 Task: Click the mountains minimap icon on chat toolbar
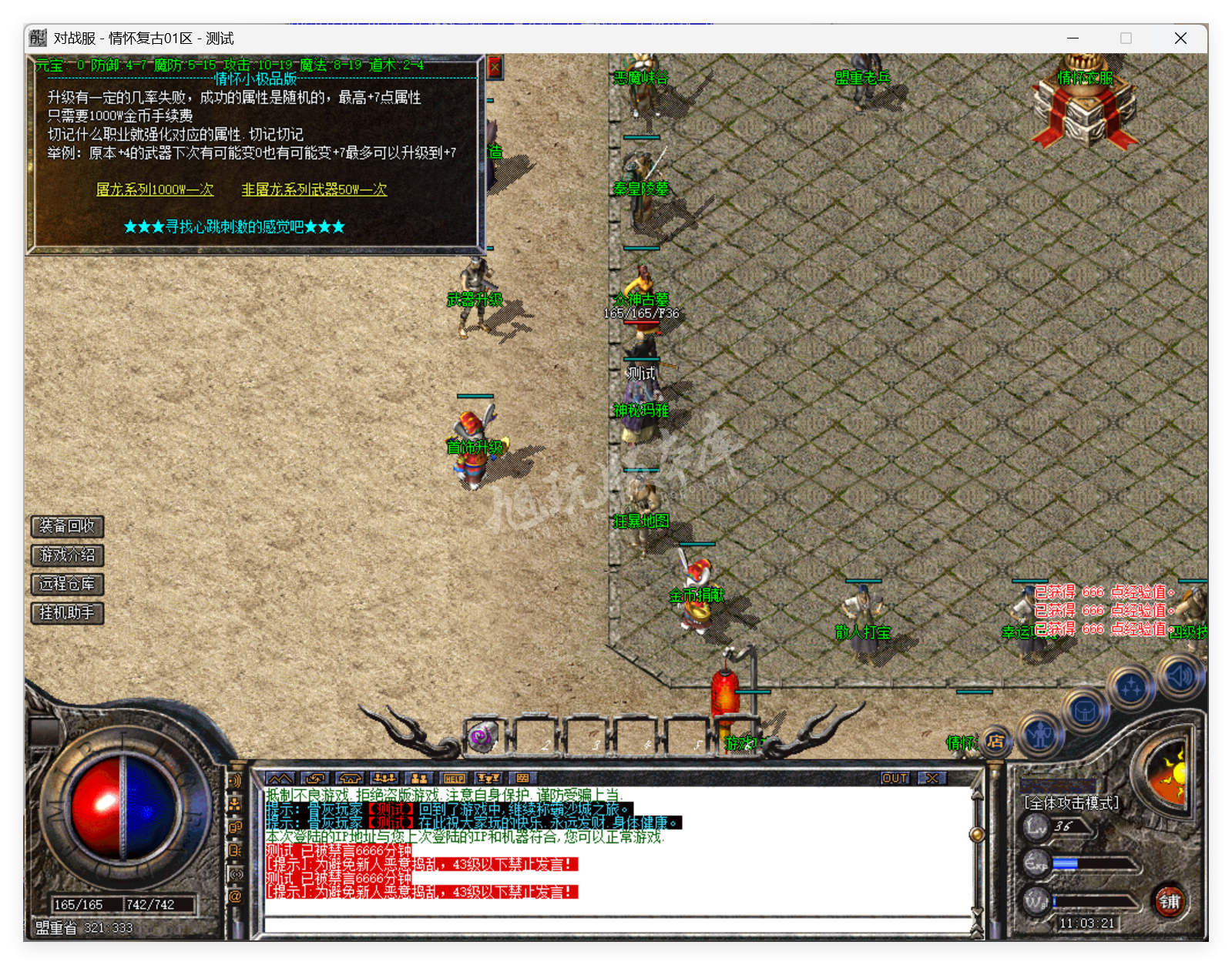pyautogui.click(x=280, y=779)
